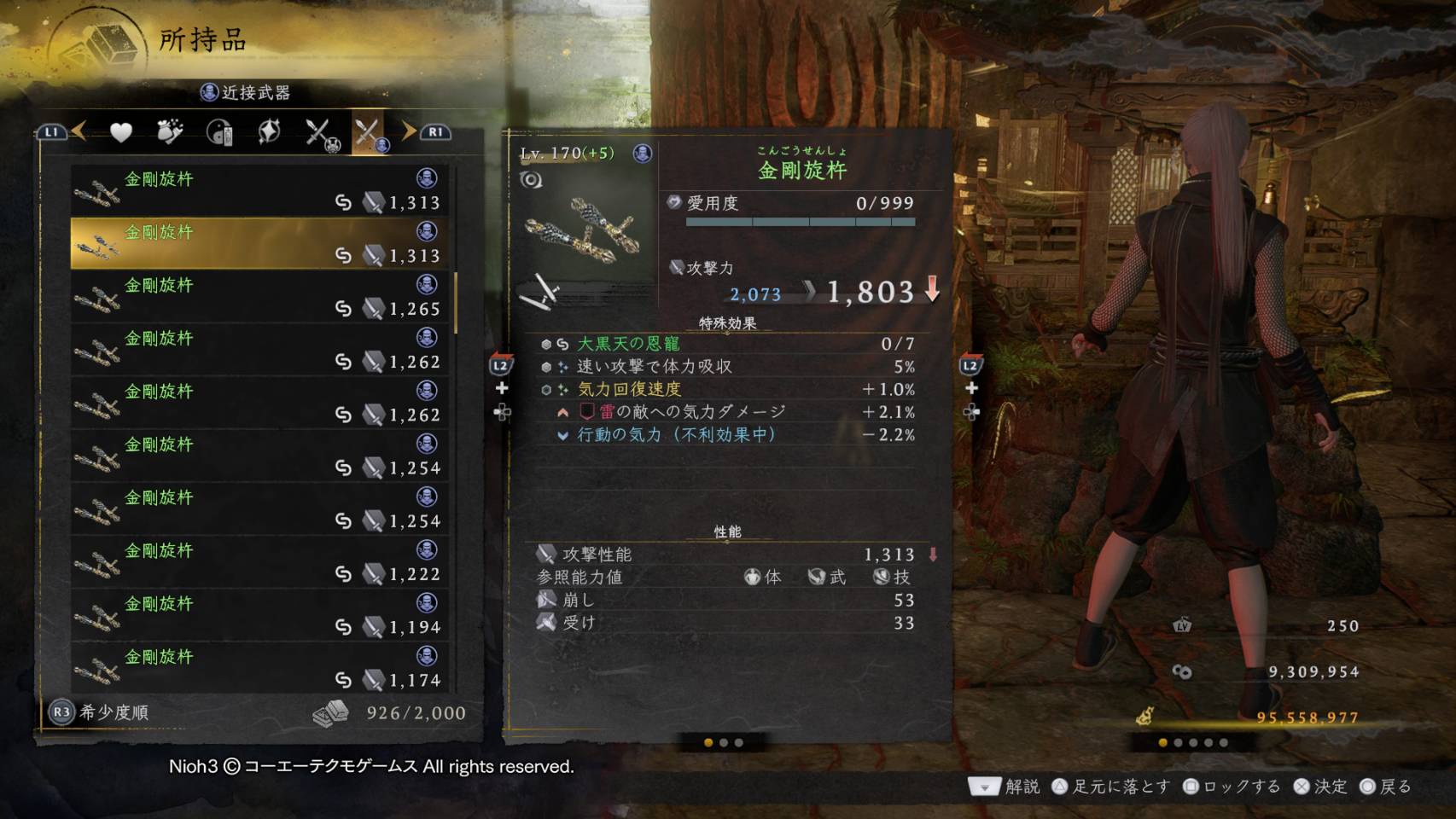The image size is (1456, 819).
Task: Choose the 金剛旋杵 with 1,222 attack
Action: coord(260,561)
